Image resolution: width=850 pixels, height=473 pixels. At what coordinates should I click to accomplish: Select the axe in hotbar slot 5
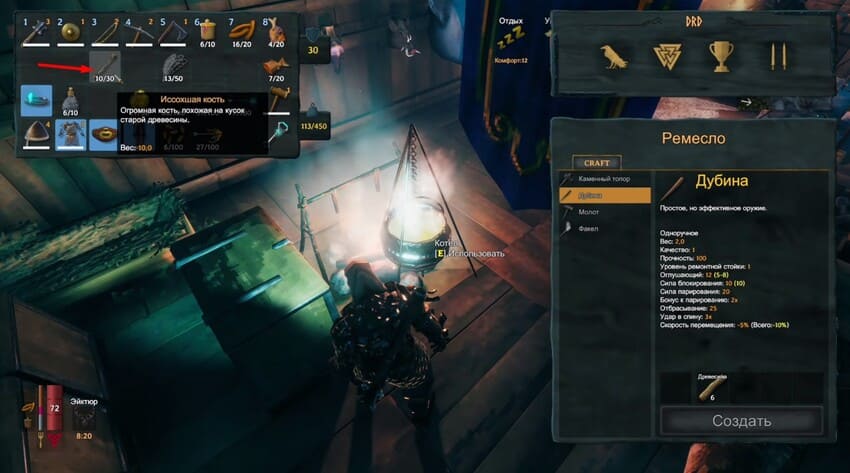coord(173,33)
